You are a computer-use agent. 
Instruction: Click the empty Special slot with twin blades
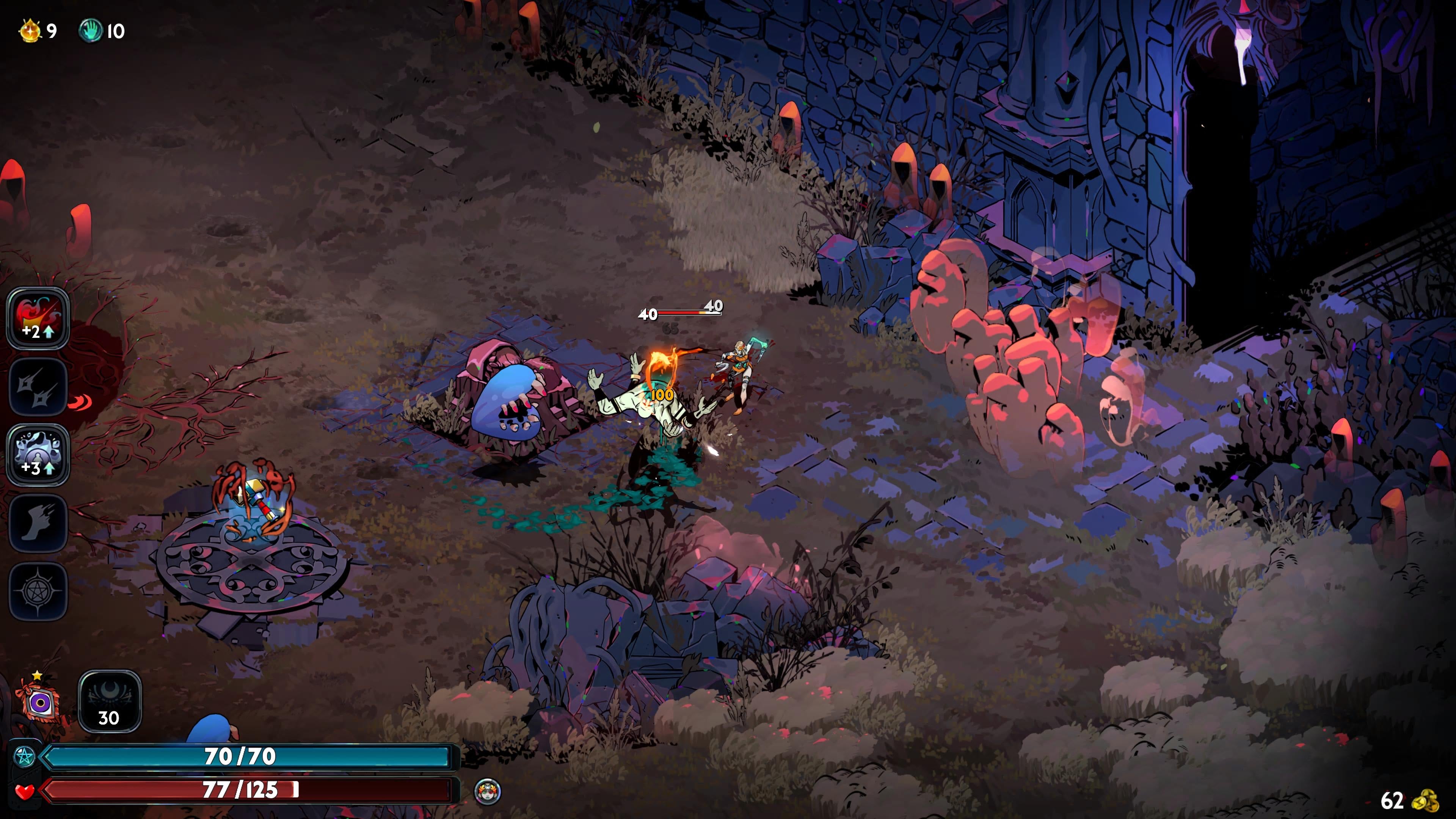point(37,387)
